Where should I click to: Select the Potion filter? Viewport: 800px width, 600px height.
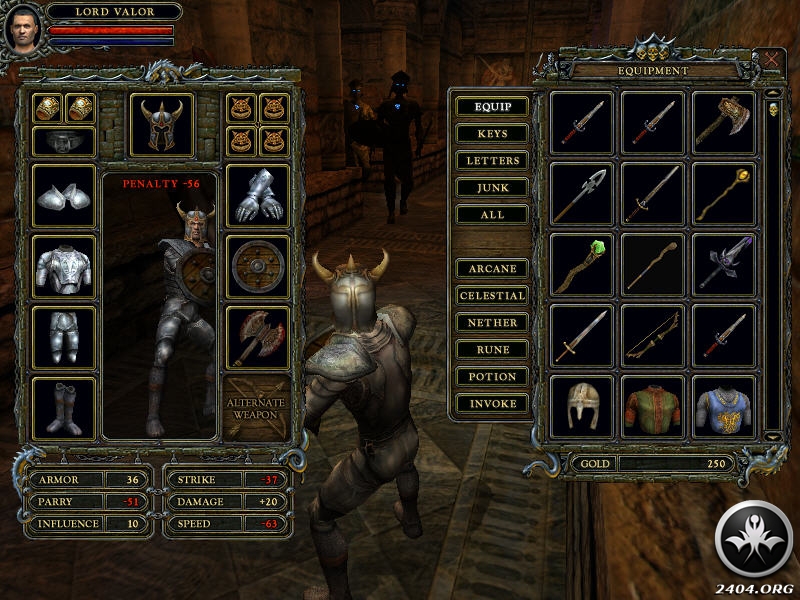[492, 377]
